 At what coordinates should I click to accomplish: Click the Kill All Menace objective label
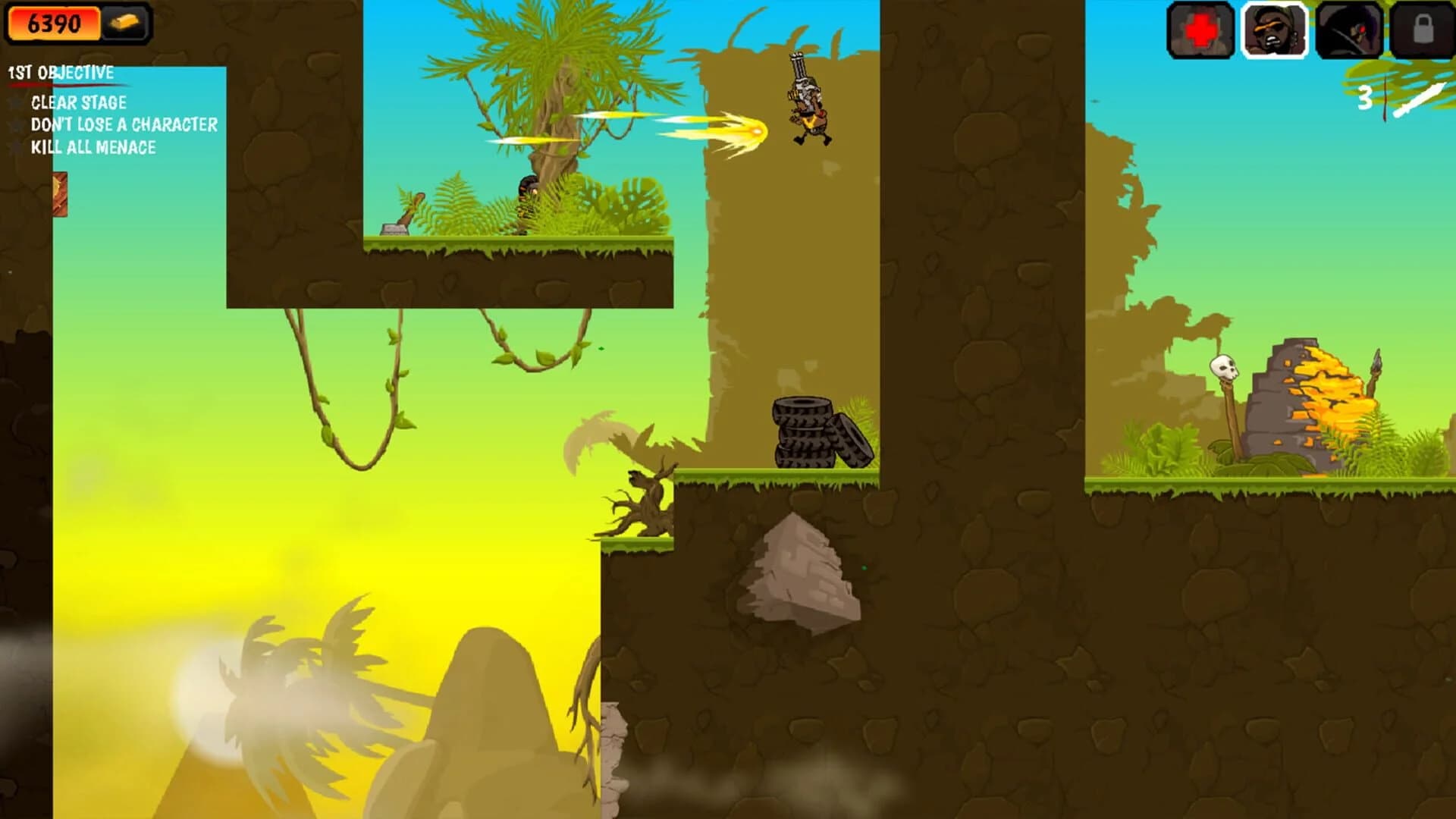click(x=93, y=149)
